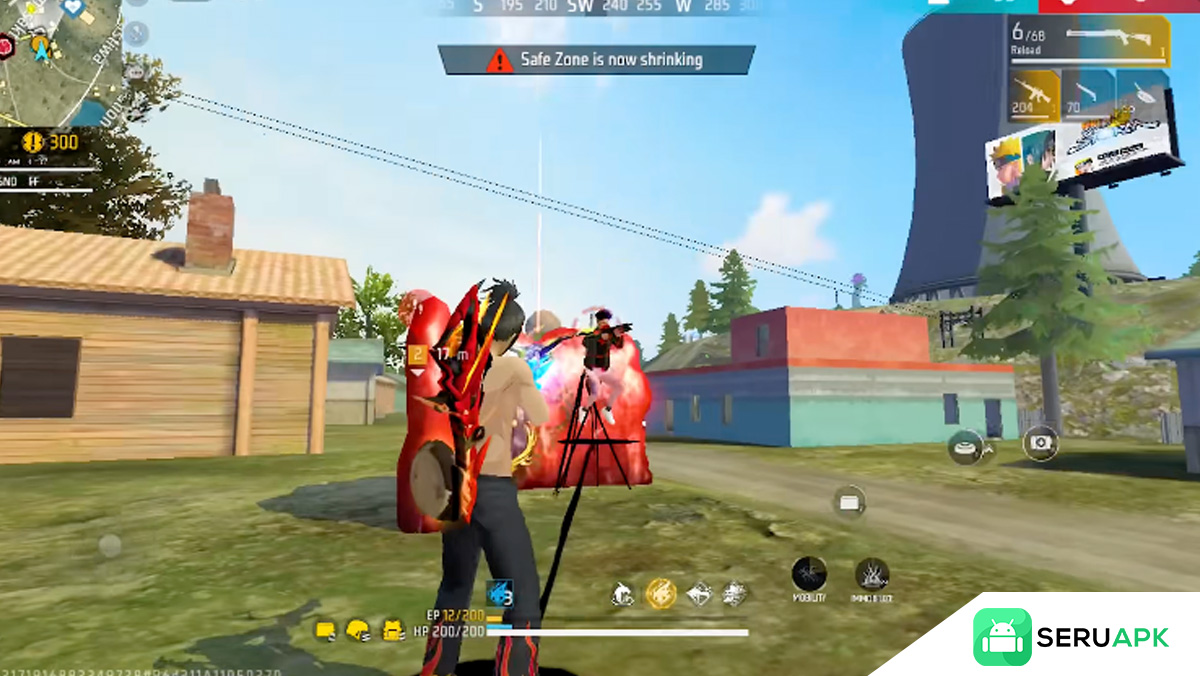Select the frying pan slot
The image size is (1200, 676).
[x=1141, y=95]
